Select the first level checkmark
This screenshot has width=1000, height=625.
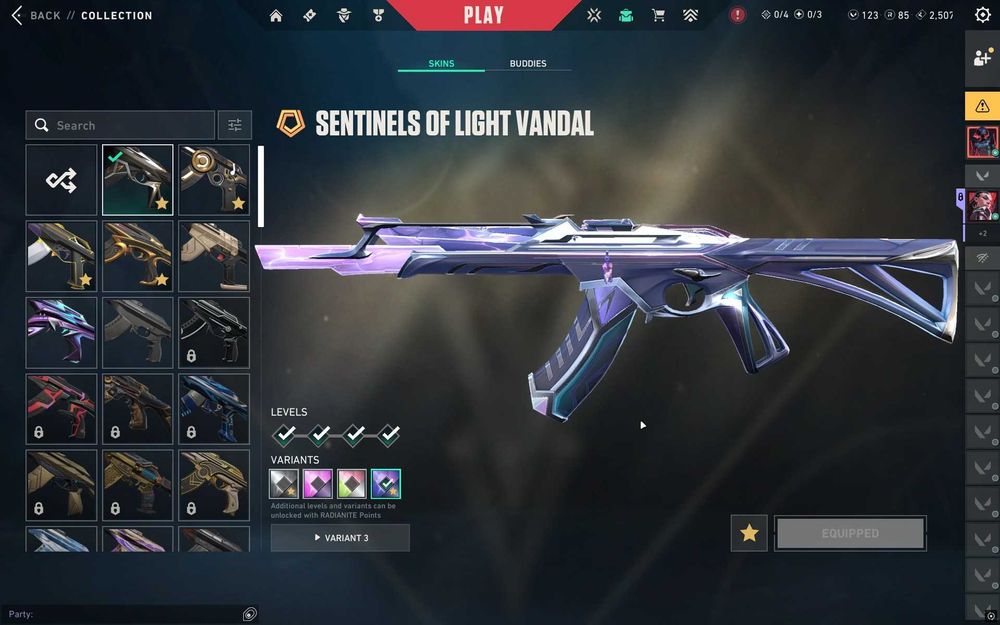point(285,434)
